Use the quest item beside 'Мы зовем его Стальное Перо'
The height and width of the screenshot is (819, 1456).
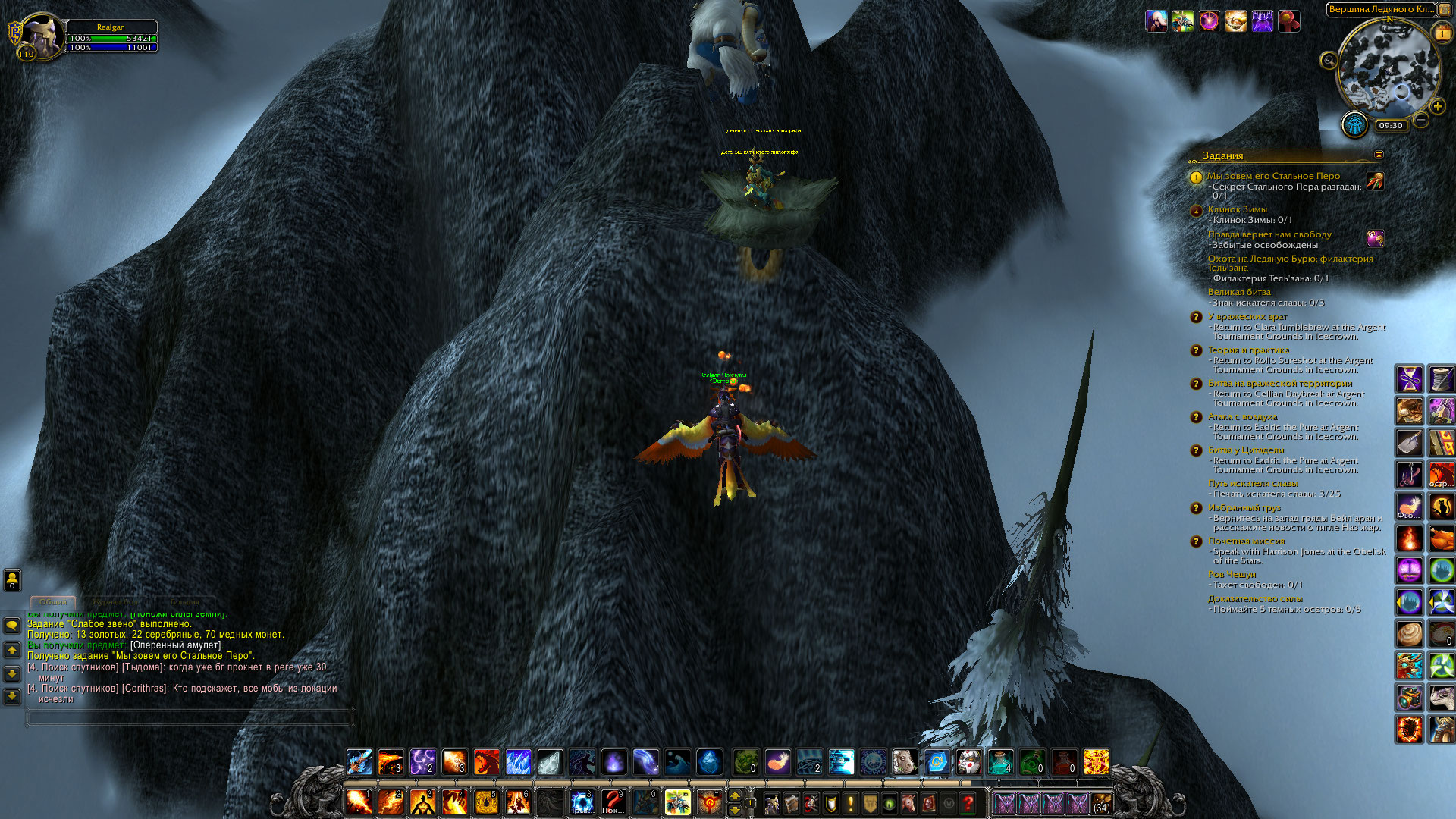coord(1375,180)
